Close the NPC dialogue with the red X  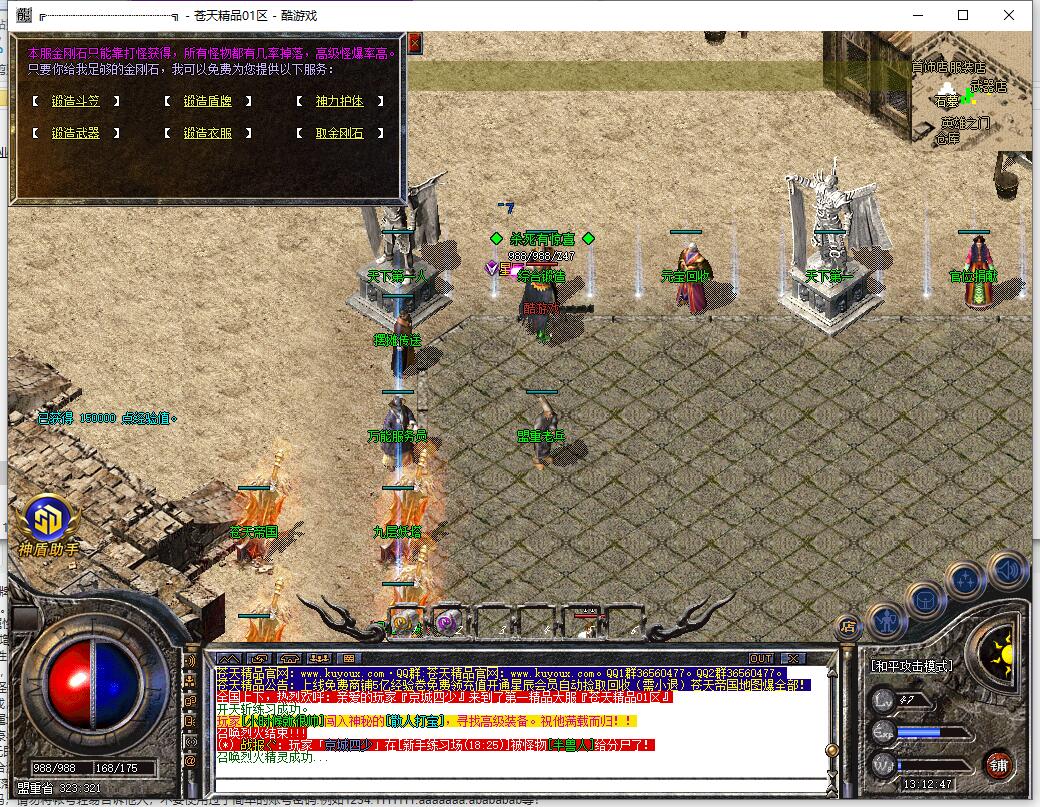click(x=414, y=42)
